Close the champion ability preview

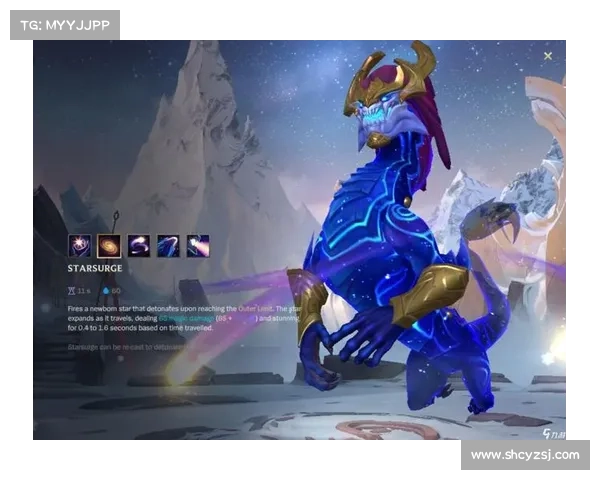pyautogui.click(x=548, y=57)
